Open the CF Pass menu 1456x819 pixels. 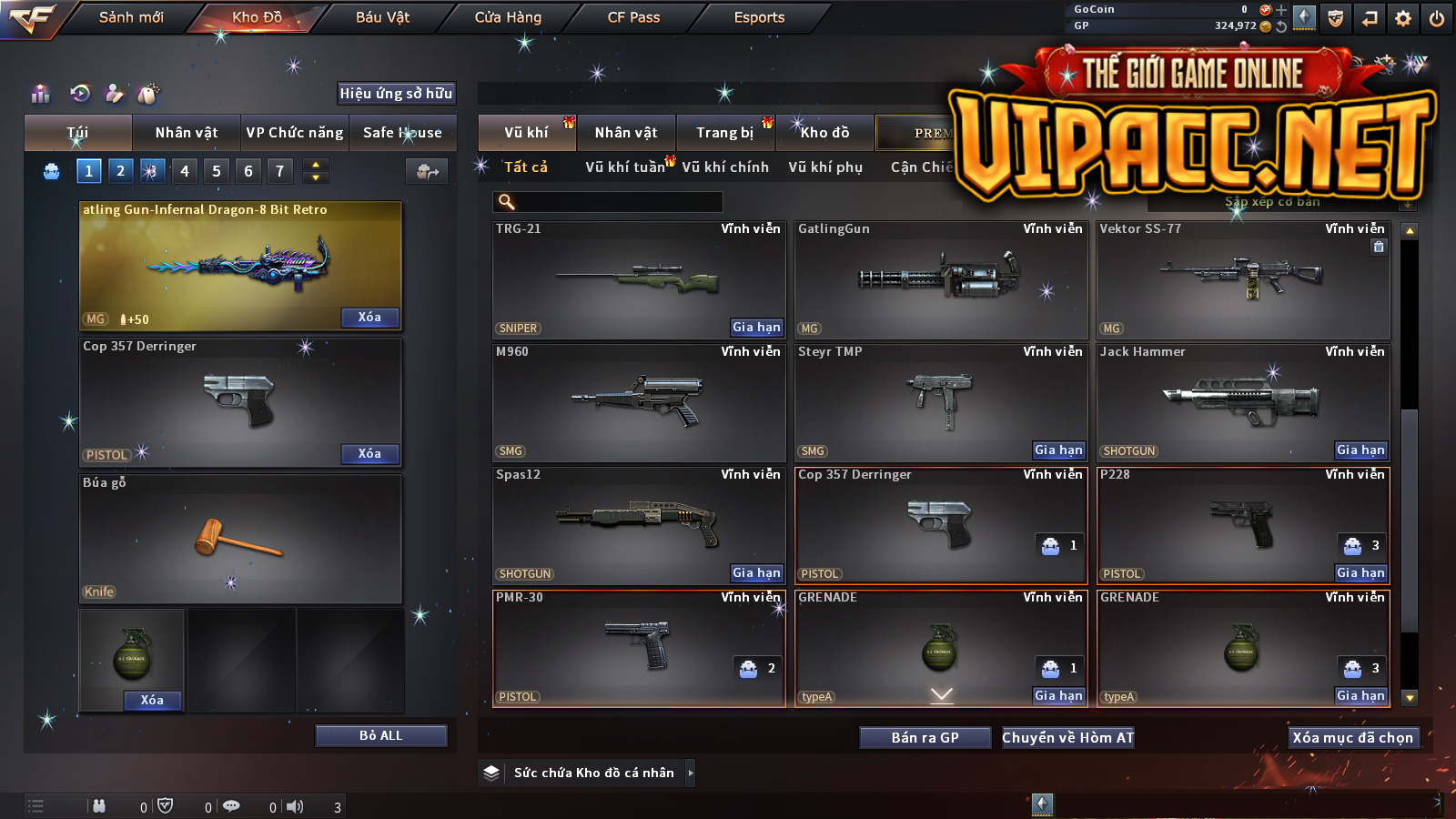[633, 17]
